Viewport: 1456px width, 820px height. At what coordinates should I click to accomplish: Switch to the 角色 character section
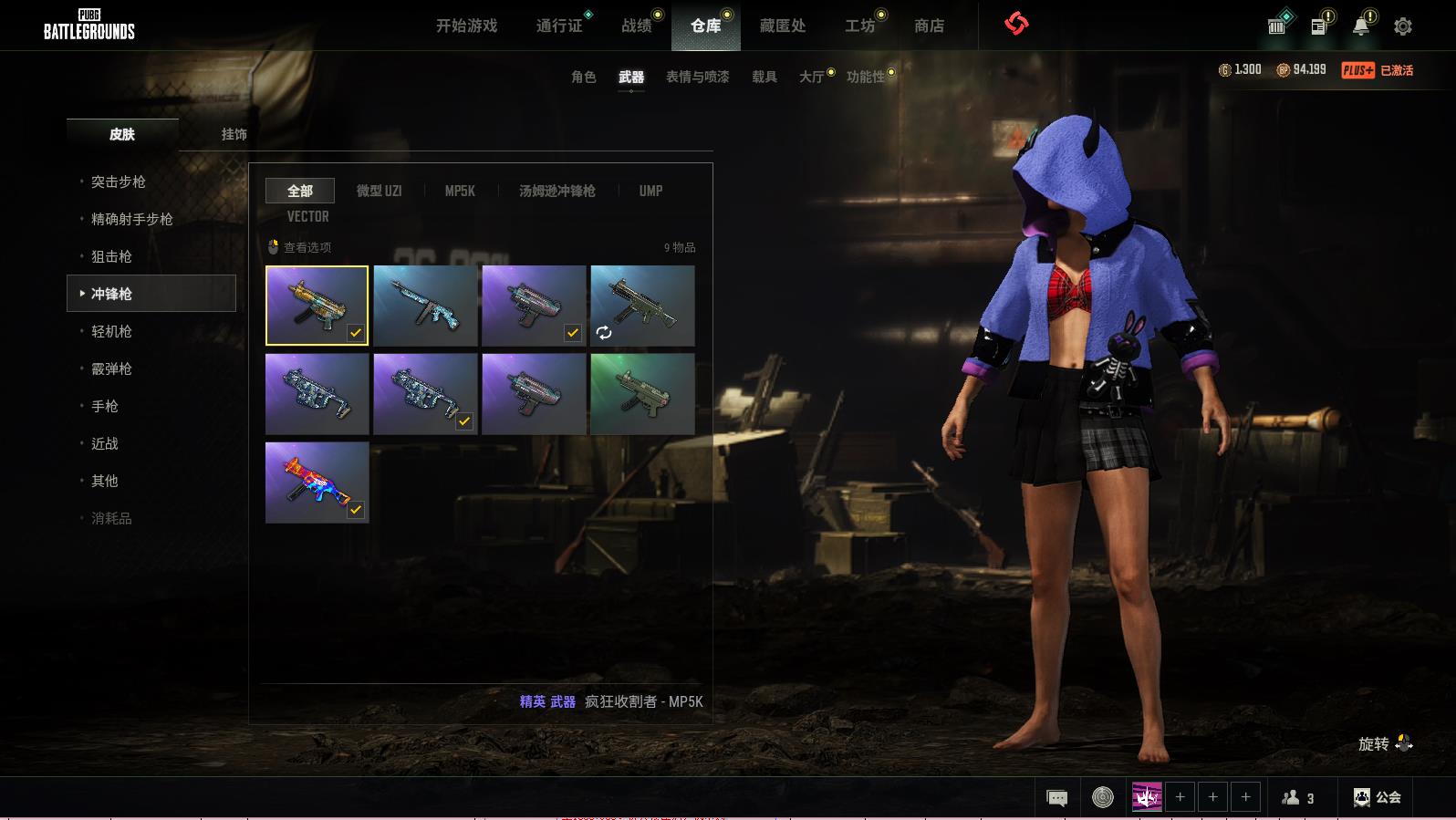[583, 77]
